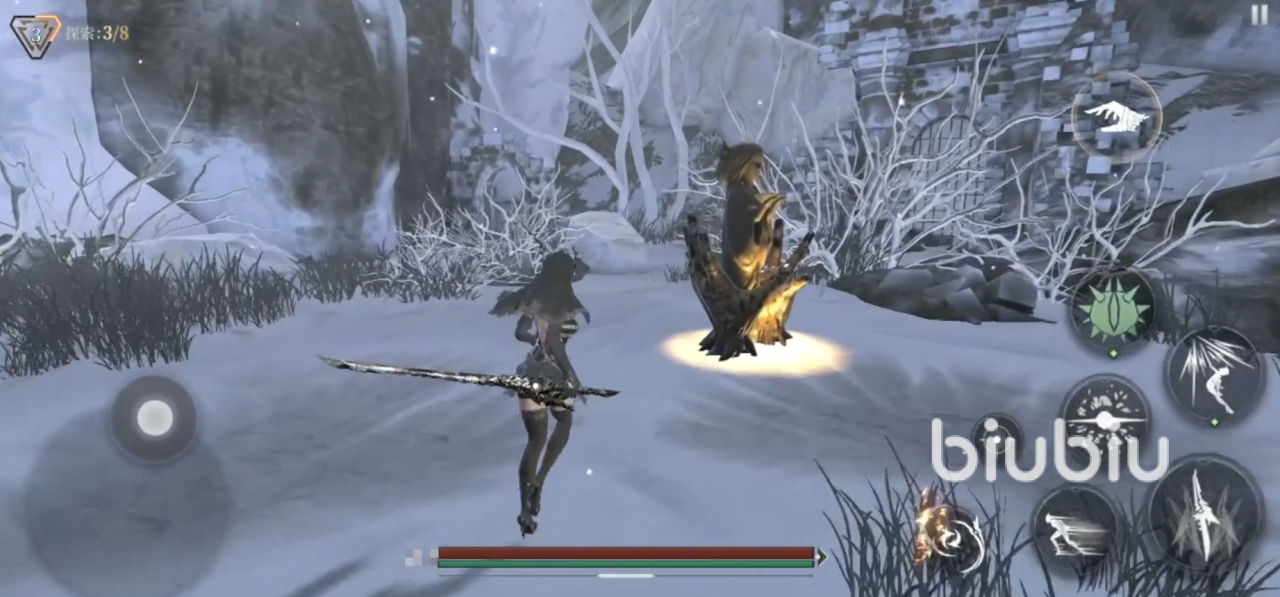Tap the virtual joystick thumb knob
The width and height of the screenshot is (1280, 597).
(x=154, y=418)
